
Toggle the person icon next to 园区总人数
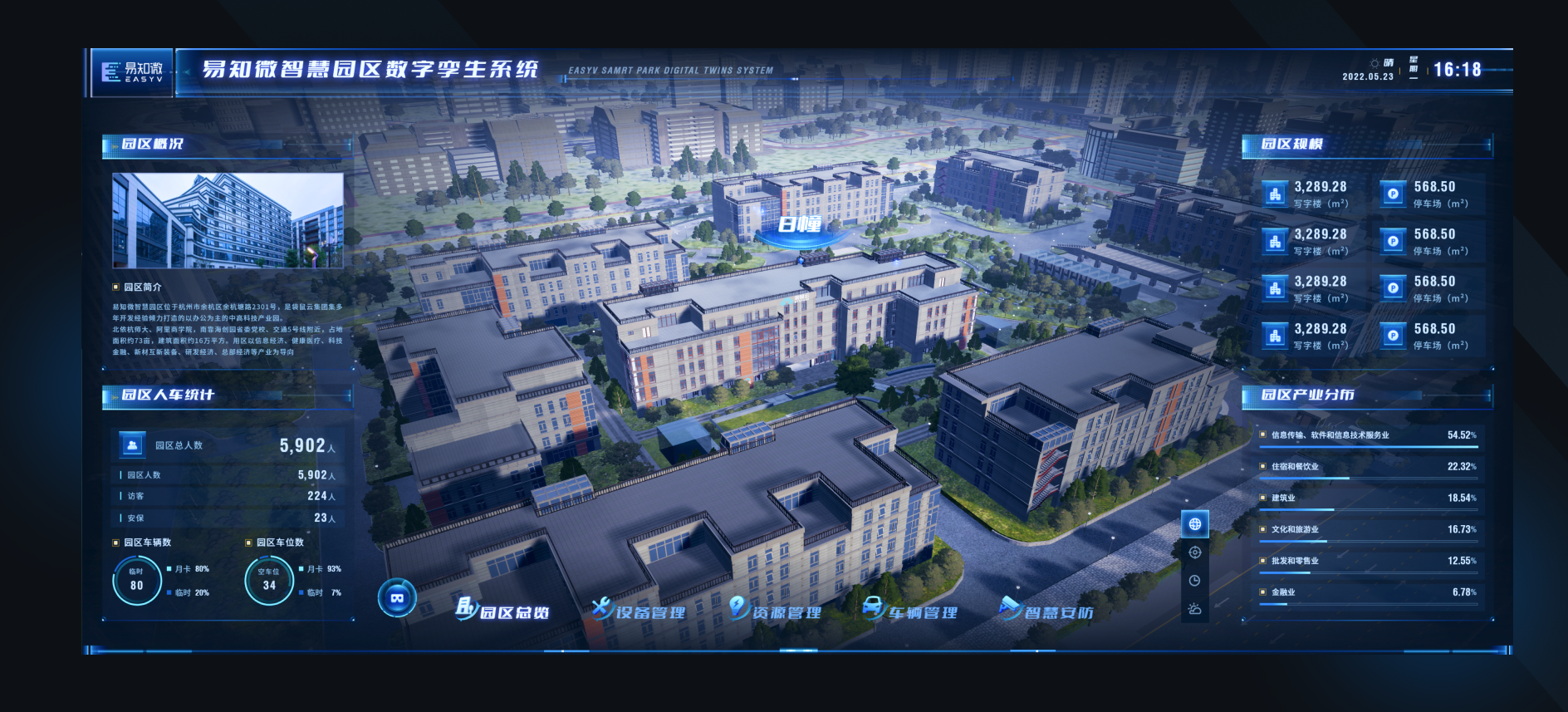pos(131,444)
